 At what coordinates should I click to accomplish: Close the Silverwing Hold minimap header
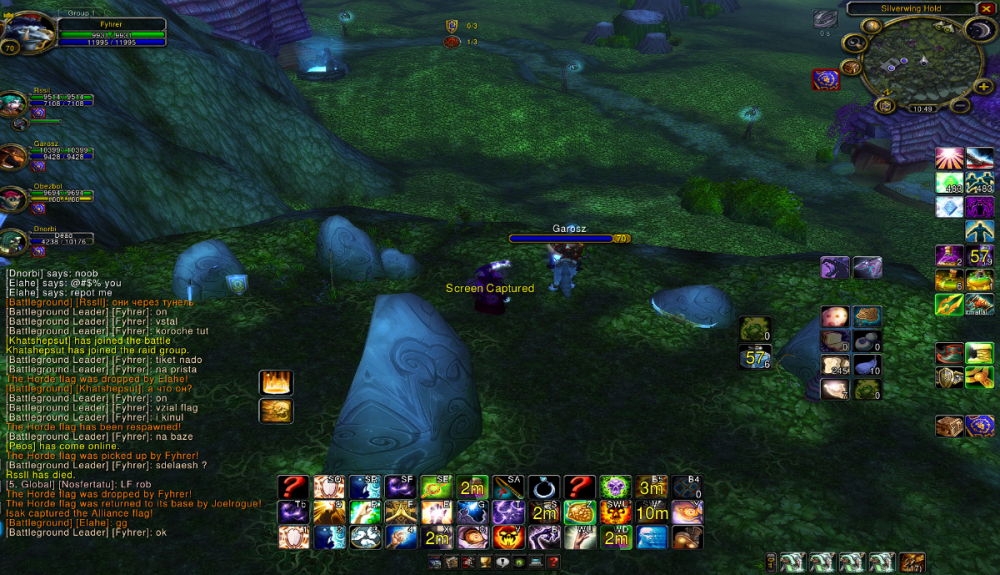click(989, 8)
